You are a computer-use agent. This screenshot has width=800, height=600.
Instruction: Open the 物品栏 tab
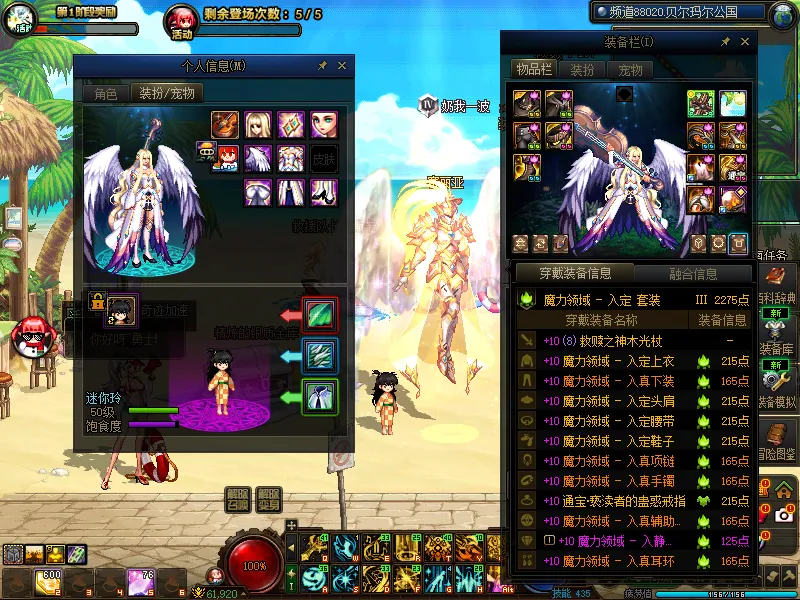click(x=533, y=70)
